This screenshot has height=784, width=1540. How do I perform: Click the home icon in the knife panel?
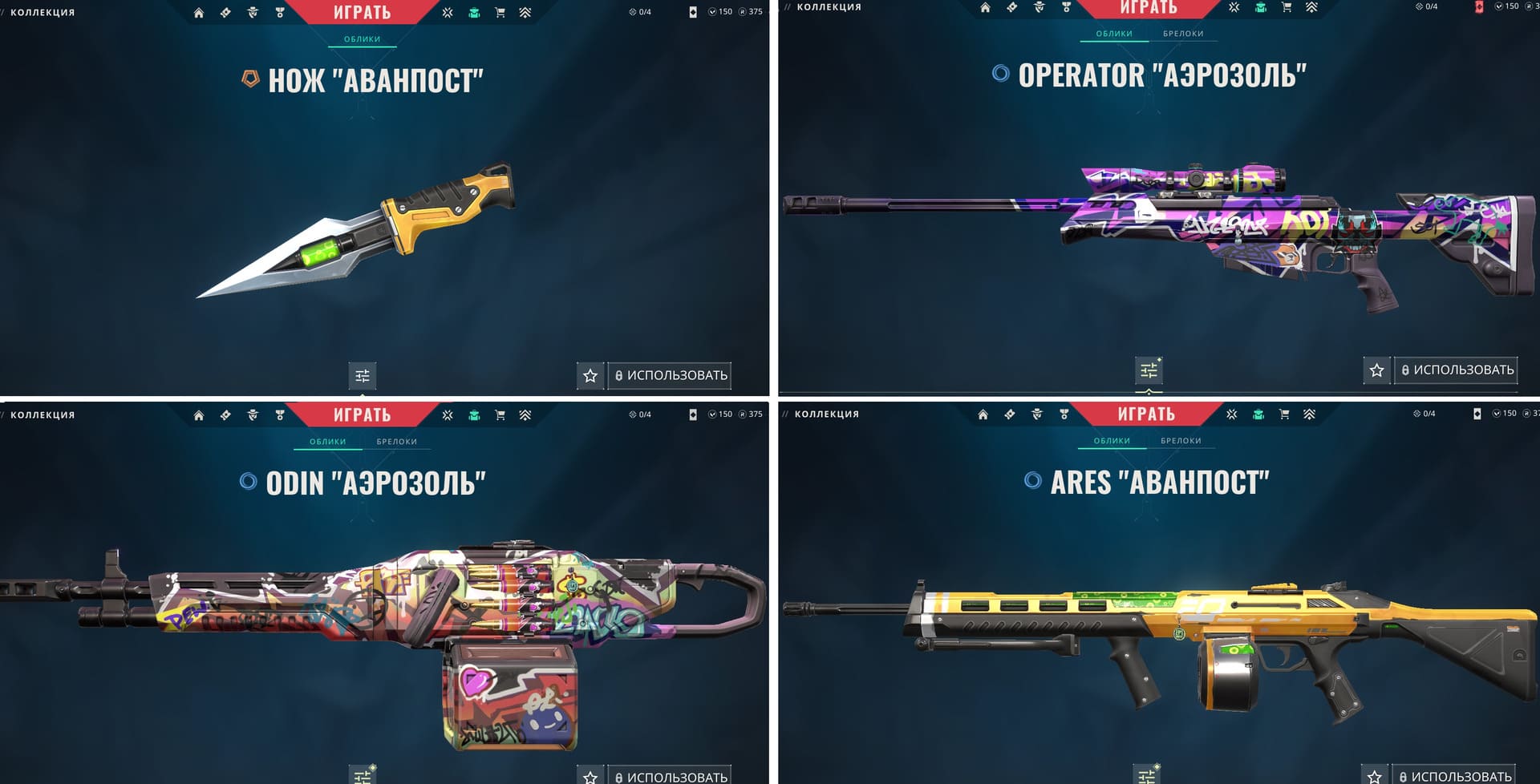pyautogui.click(x=199, y=13)
